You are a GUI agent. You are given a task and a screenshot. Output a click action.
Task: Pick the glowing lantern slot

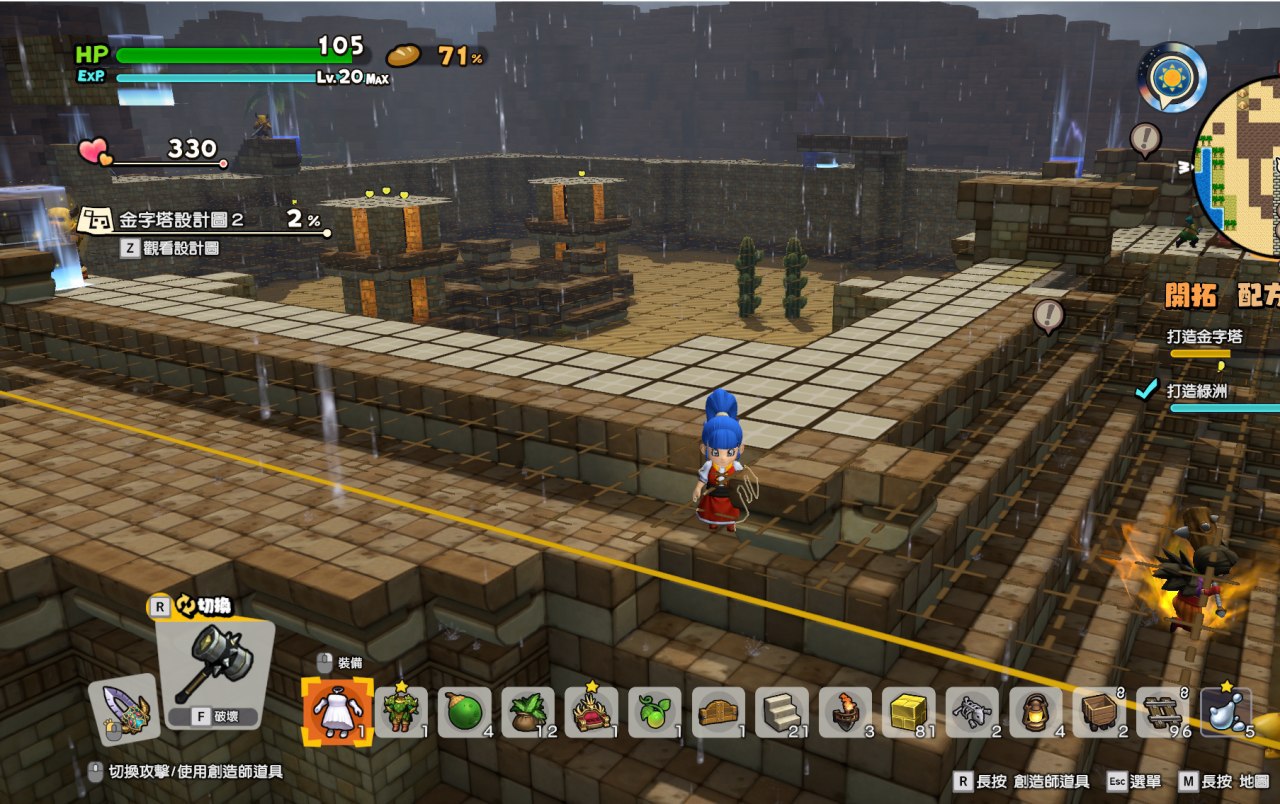click(1036, 712)
